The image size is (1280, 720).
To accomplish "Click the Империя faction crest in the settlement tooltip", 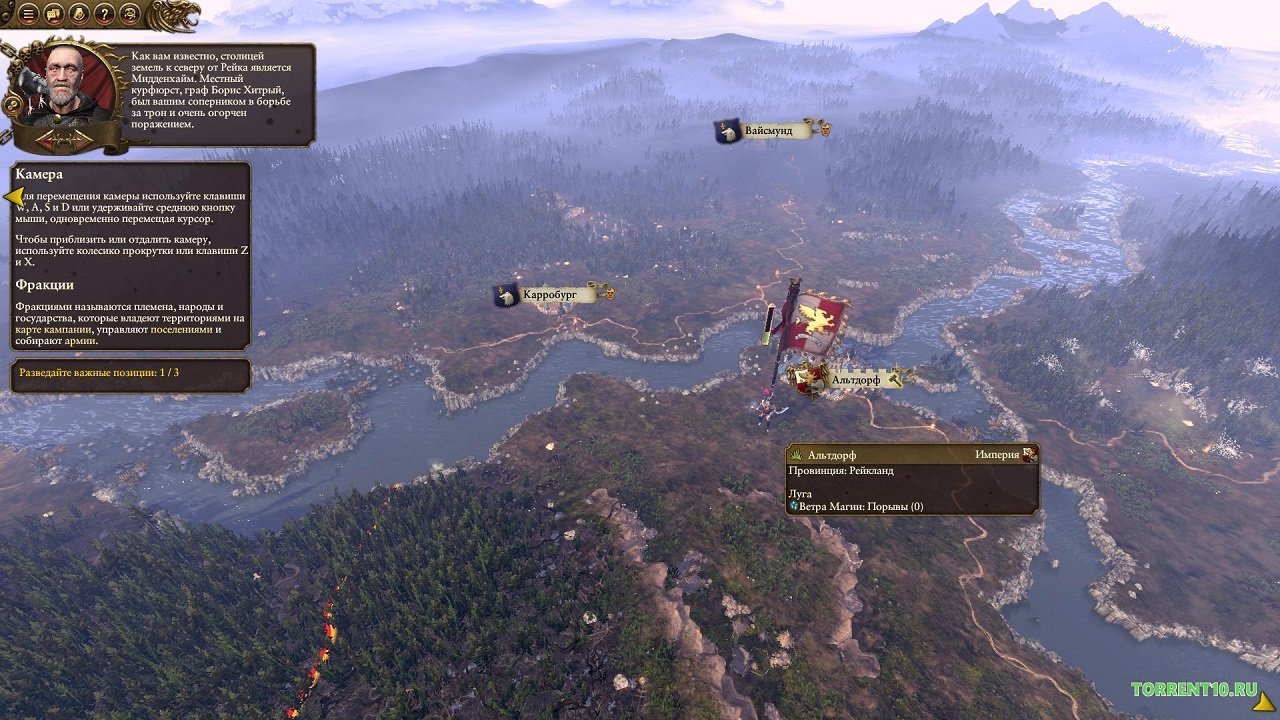I will 1030,452.
